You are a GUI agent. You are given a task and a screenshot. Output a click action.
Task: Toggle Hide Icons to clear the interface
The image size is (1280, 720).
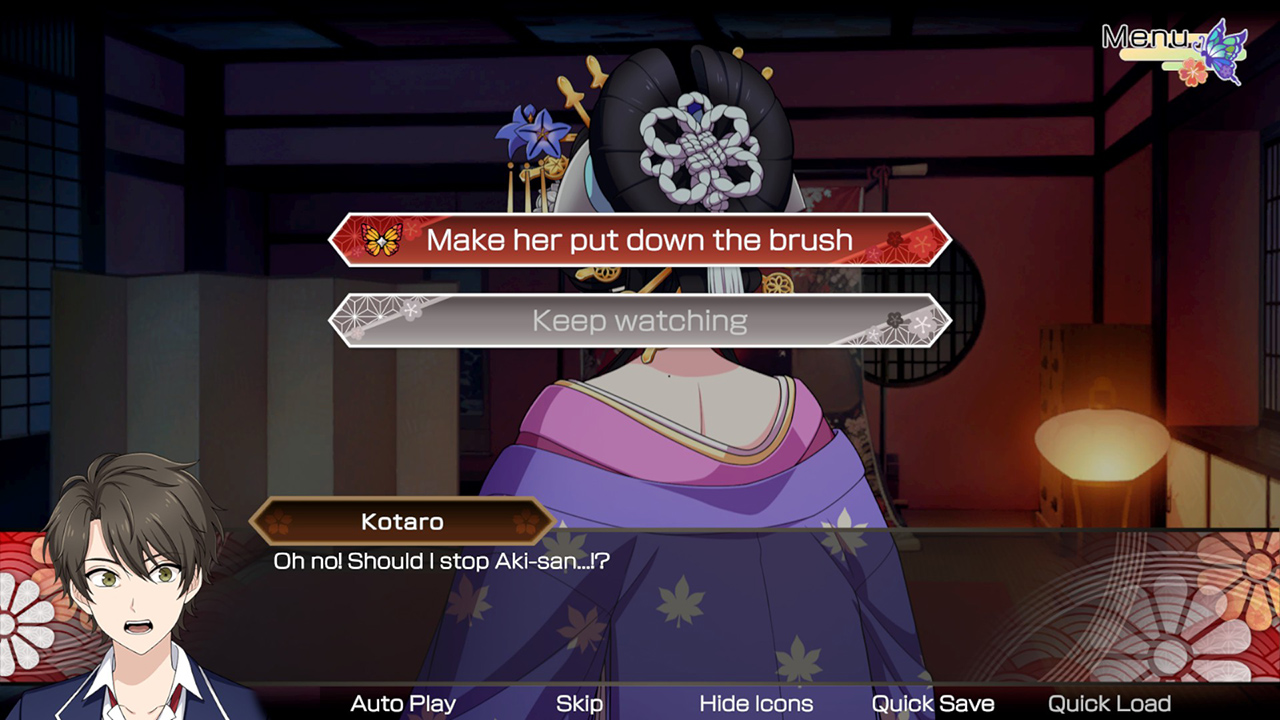756,703
